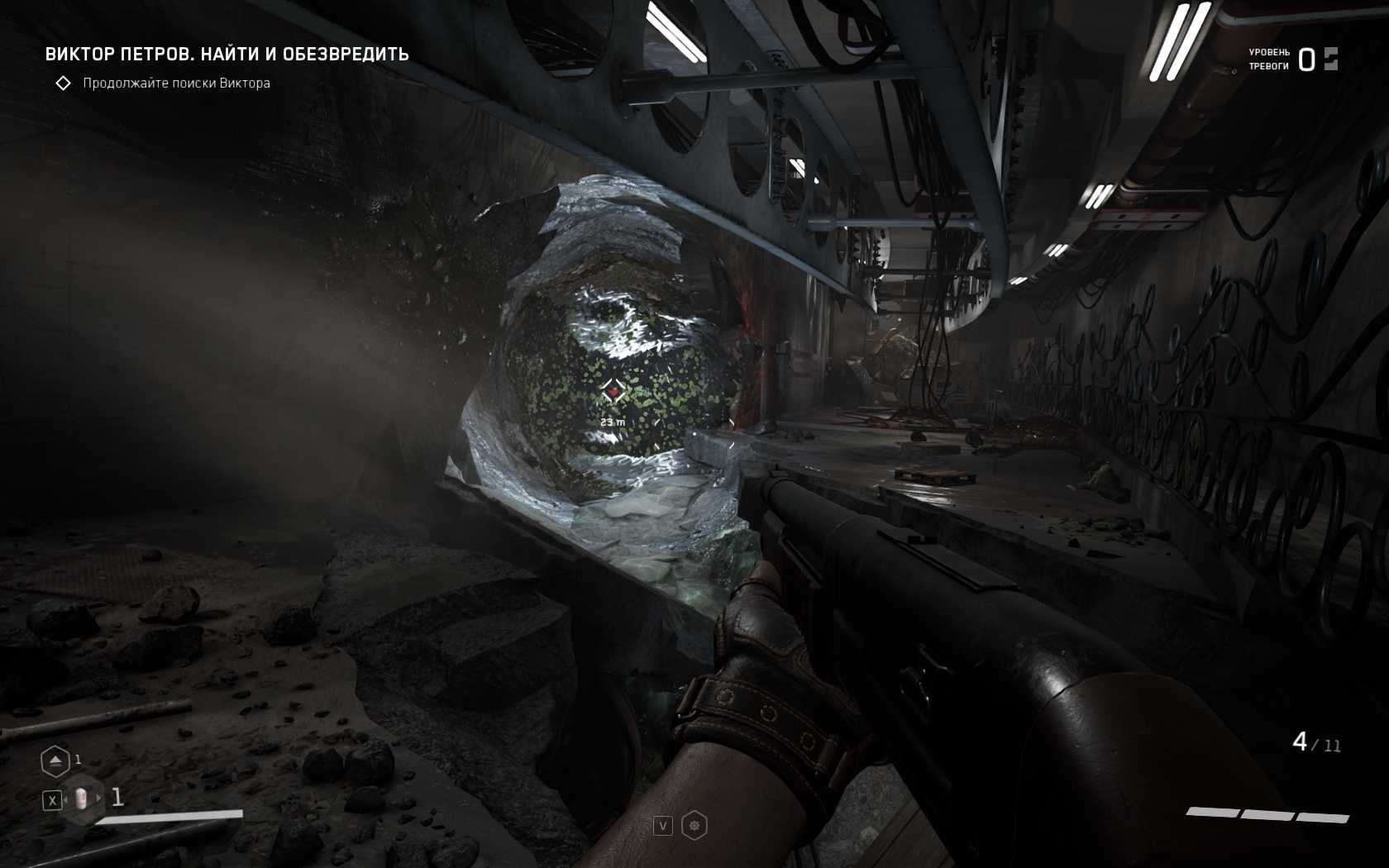This screenshot has height=868, width=1389.
Task: Click the alarm level indicator icon
Action: [x=1330, y=59]
